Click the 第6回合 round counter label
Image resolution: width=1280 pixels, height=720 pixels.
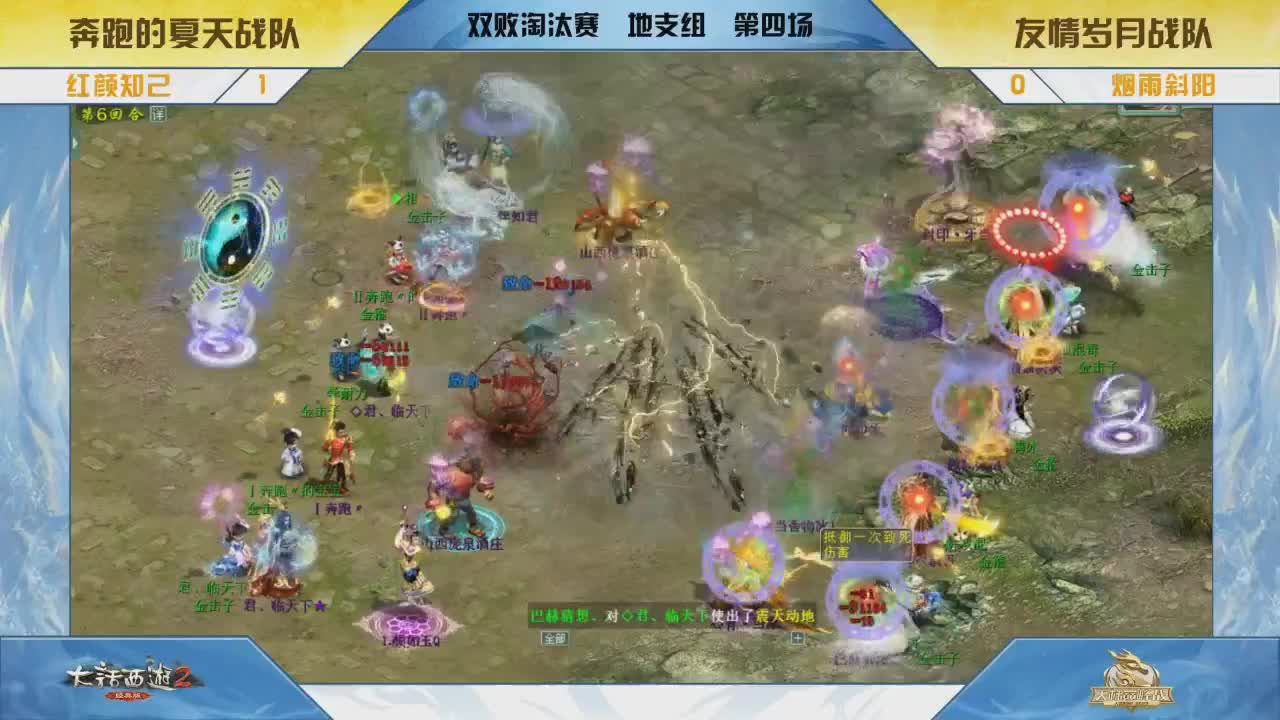tap(110, 116)
